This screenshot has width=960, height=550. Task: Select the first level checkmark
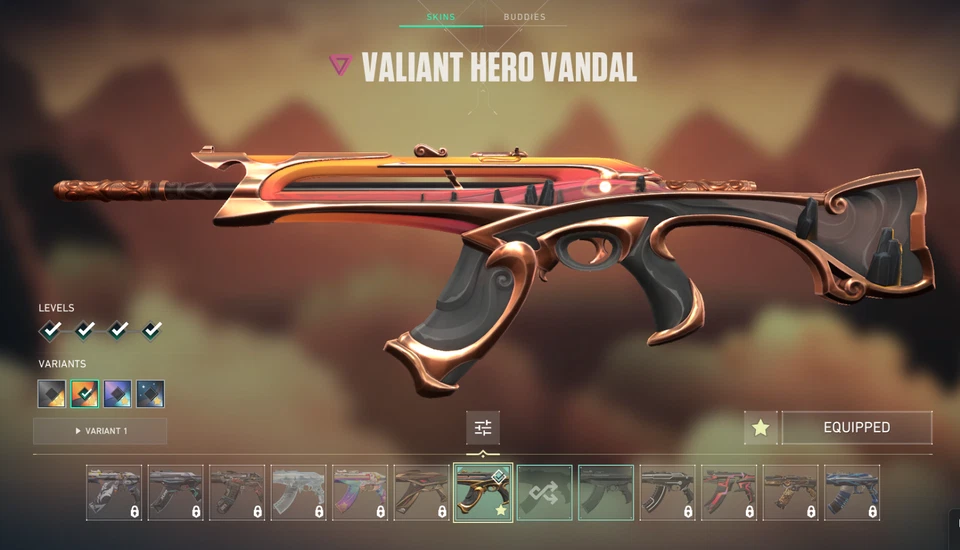[x=51, y=329]
